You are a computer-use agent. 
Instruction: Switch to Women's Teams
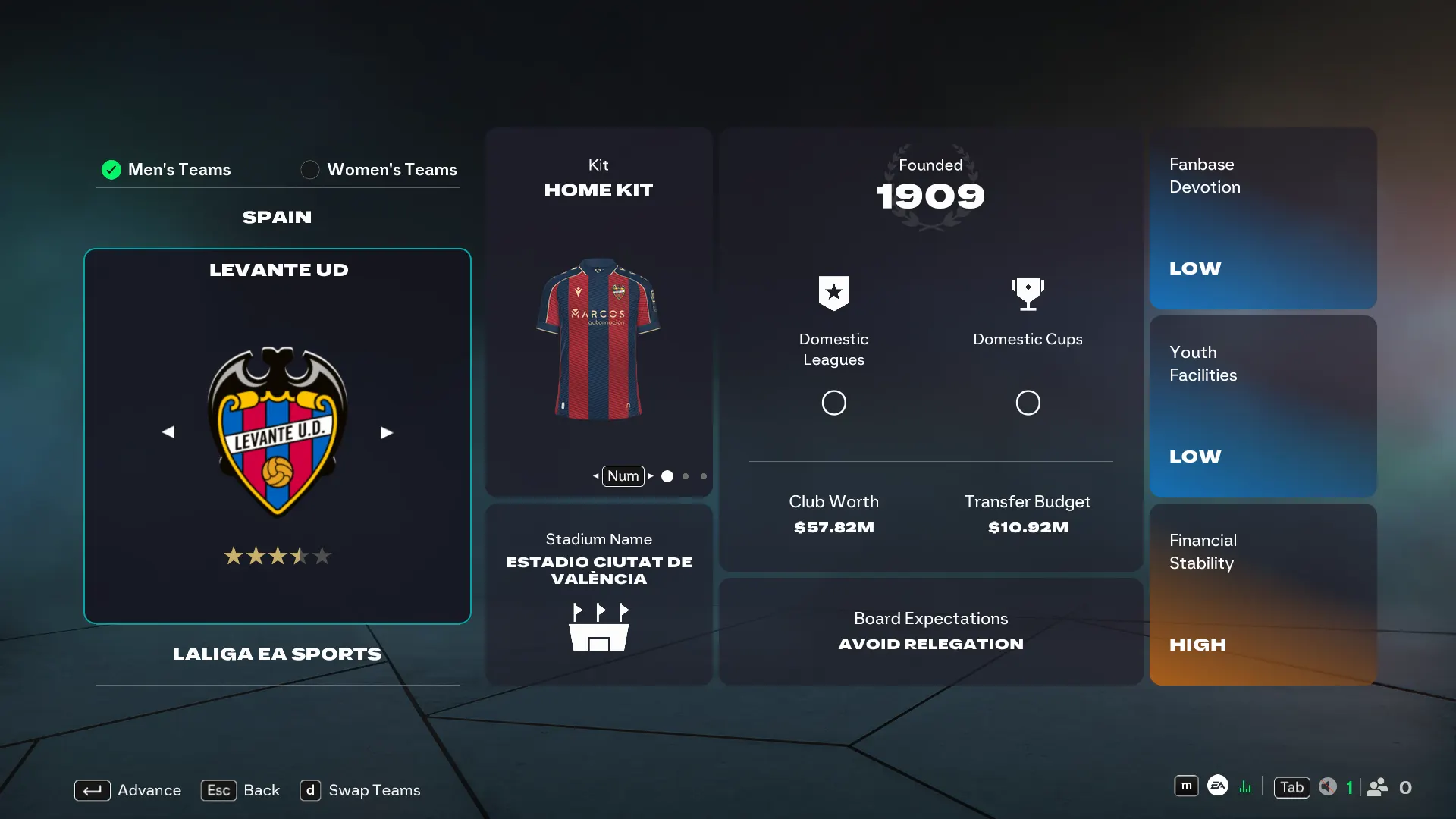click(x=379, y=170)
